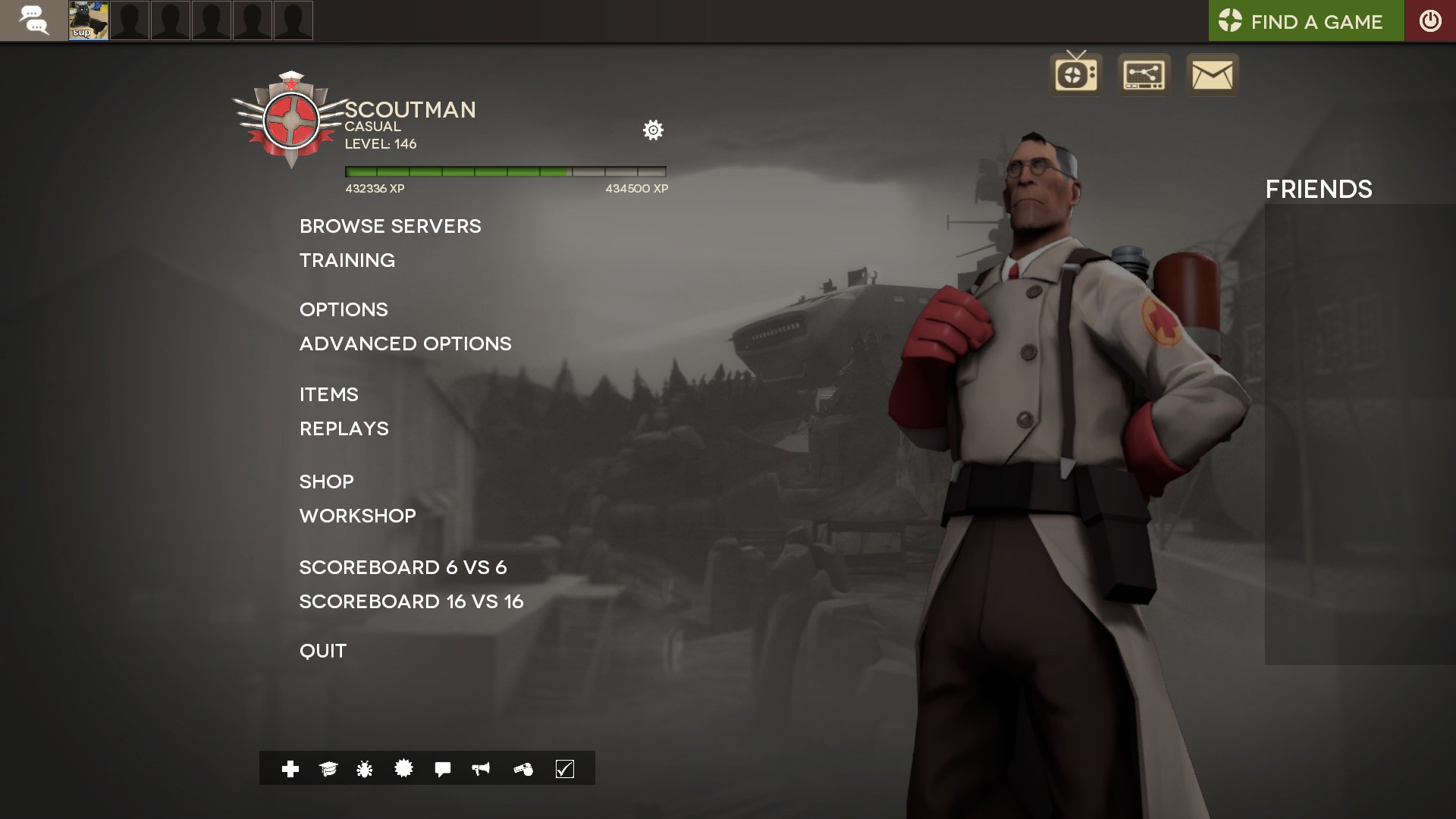This screenshot has height=819, width=1456.
Task: Select the 'sup' player avatar thumbnail
Action: [x=87, y=20]
